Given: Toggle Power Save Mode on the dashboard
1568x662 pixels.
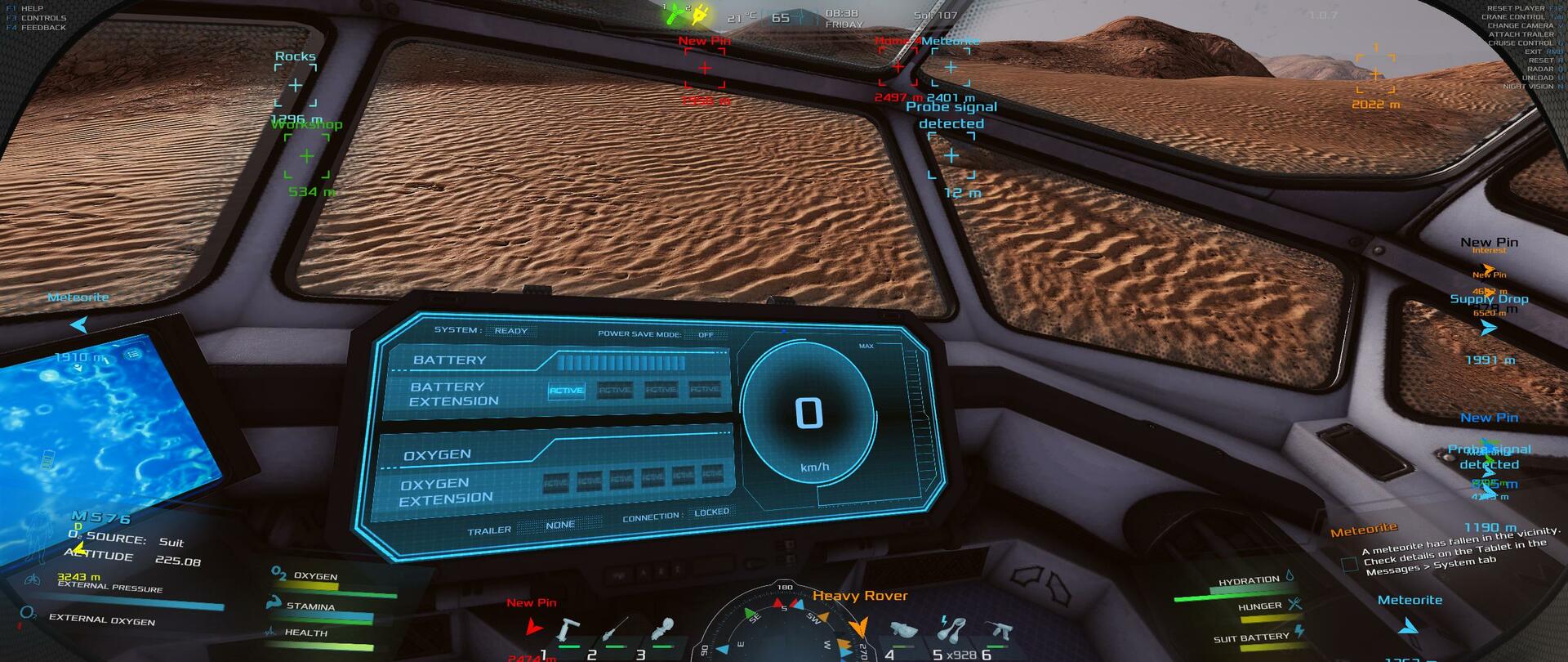Looking at the screenshot, I should [x=706, y=334].
